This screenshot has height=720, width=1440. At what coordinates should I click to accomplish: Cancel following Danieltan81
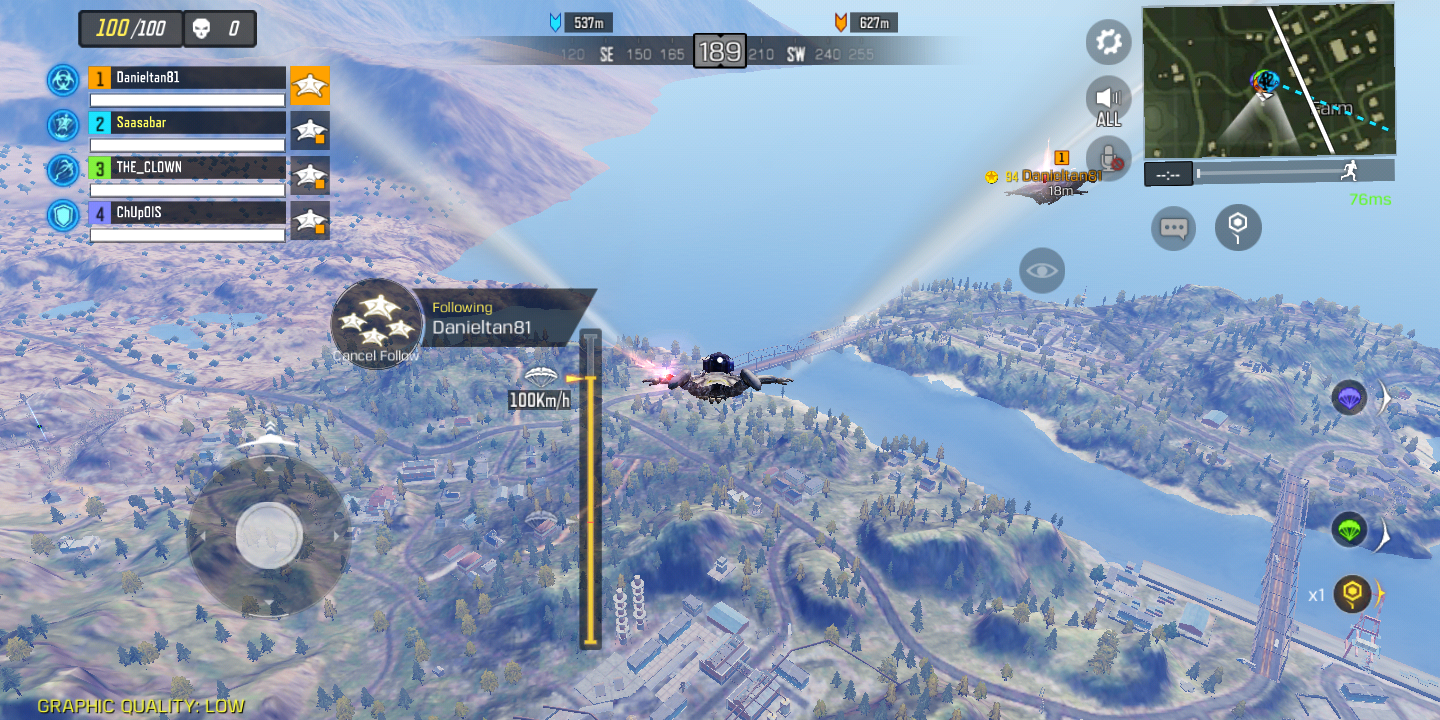[376, 325]
